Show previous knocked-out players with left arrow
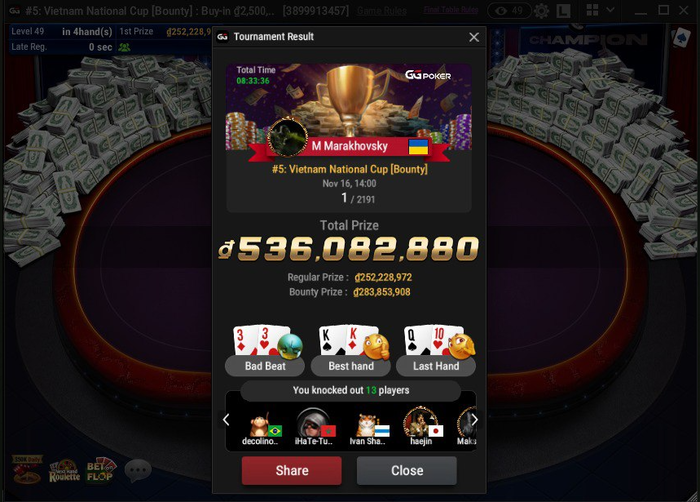 tap(226, 420)
